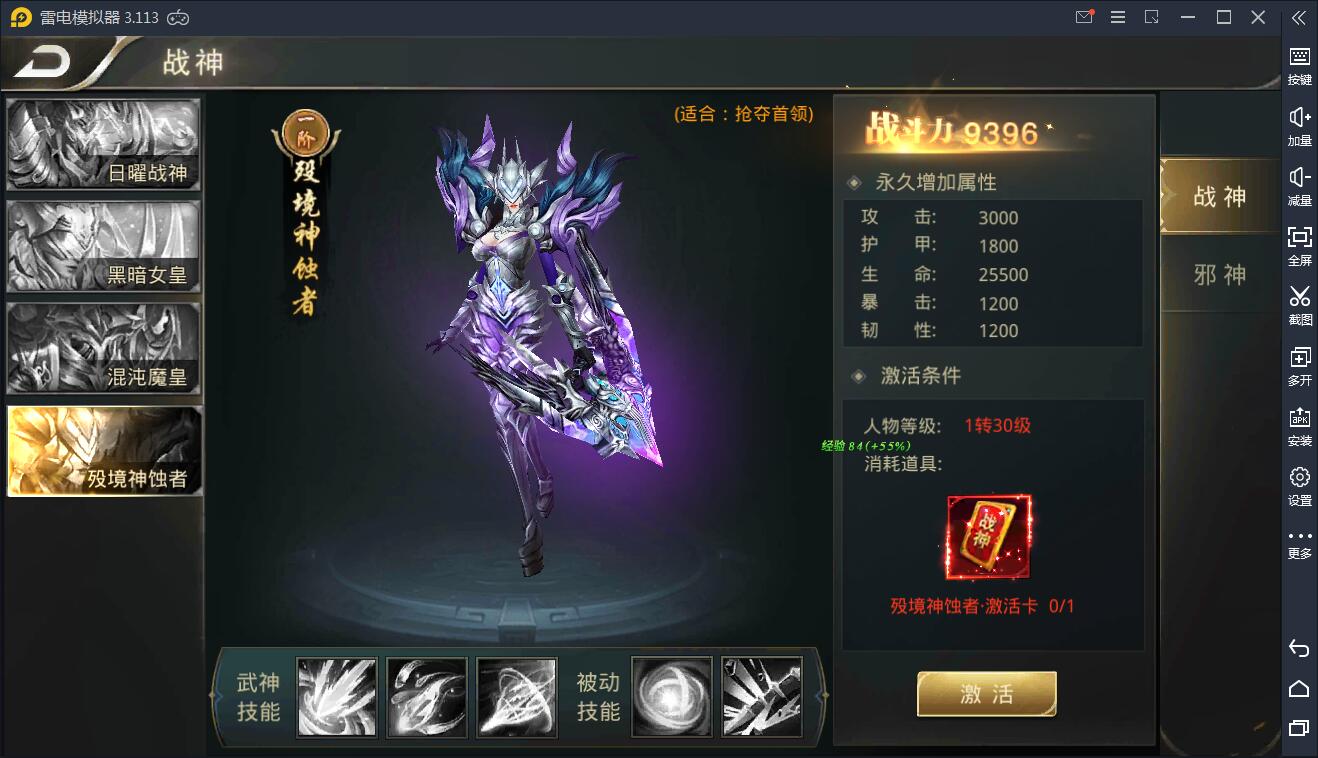Switch to the 邪神 tab
Viewport: 1318px width, 758px height.
[1218, 273]
